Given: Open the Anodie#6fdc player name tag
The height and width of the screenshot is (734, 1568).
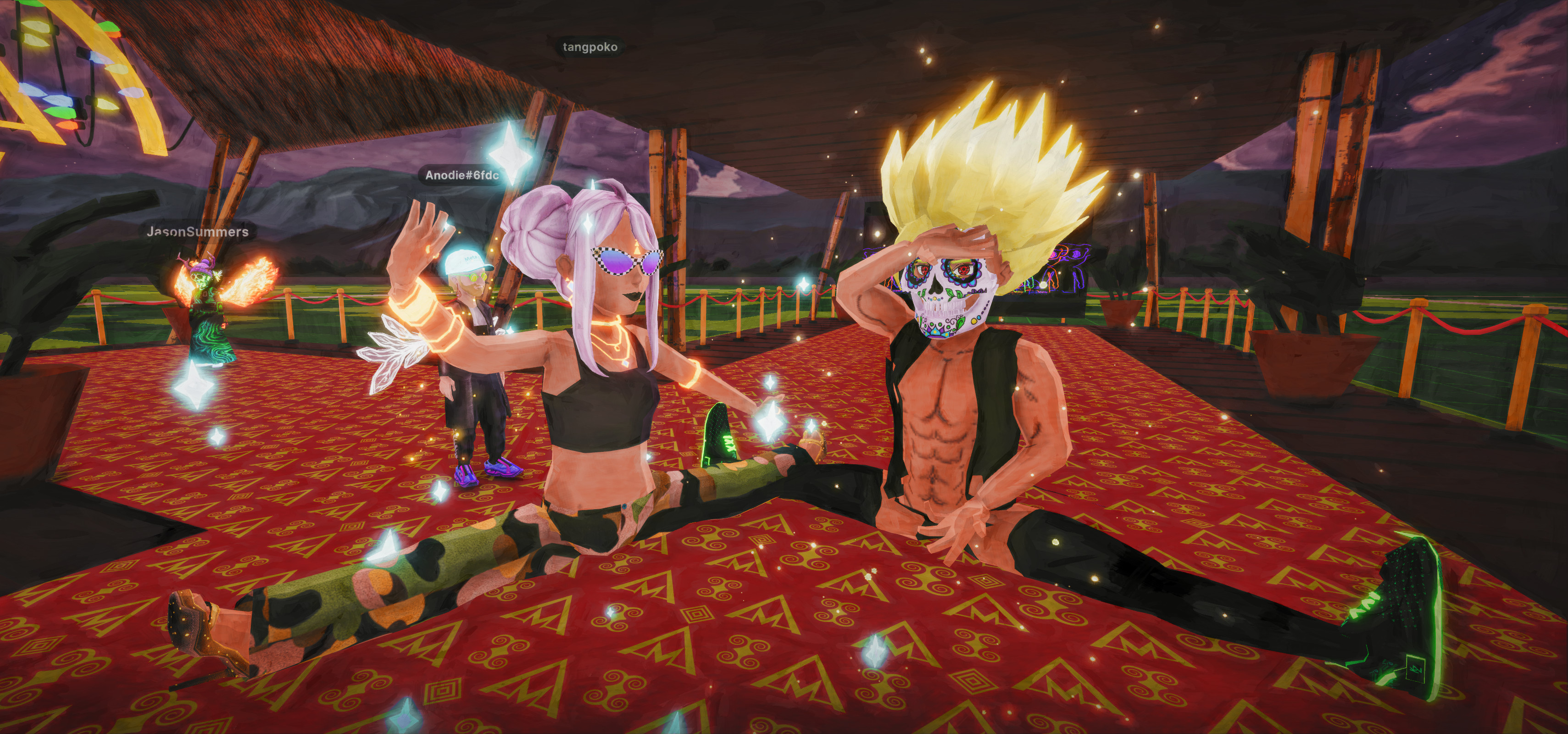Looking at the screenshot, I should (462, 175).
